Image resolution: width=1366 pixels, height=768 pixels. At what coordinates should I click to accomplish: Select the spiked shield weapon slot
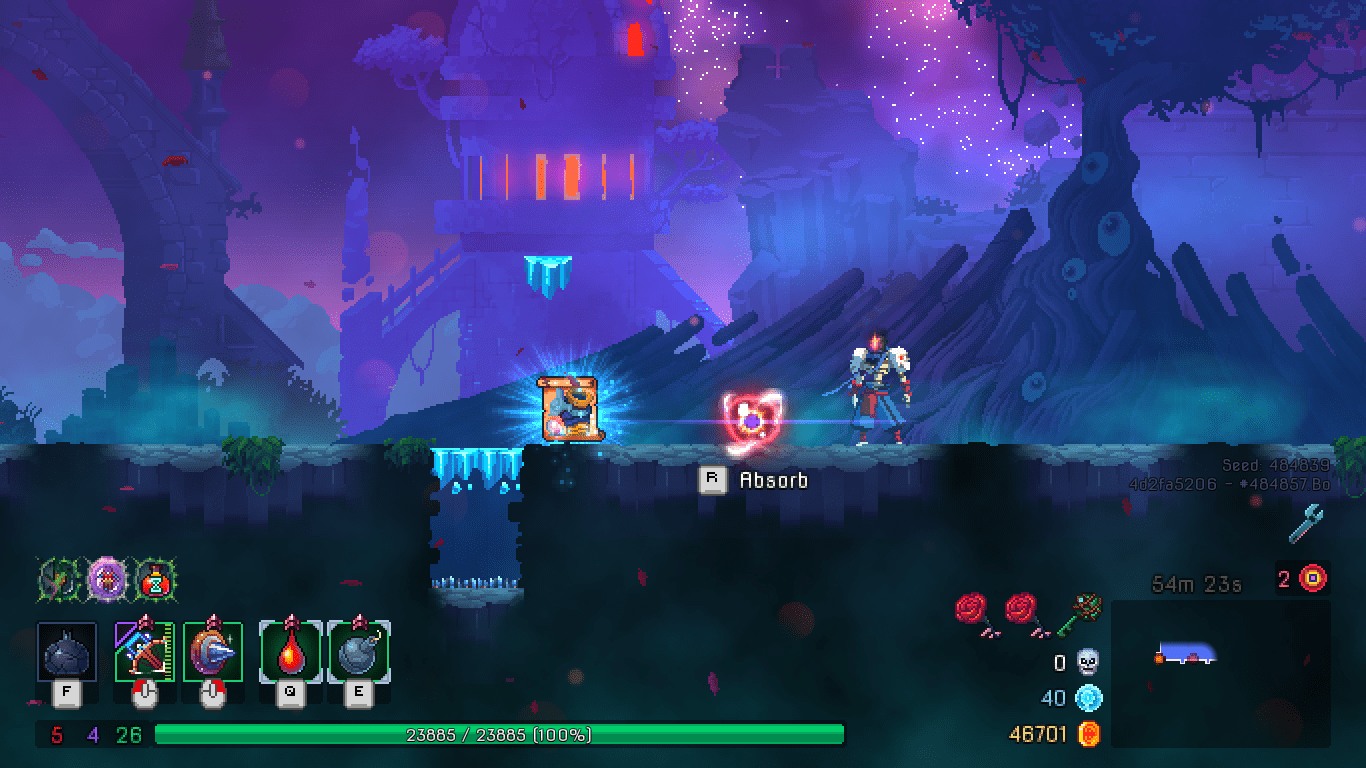[212, 651]
